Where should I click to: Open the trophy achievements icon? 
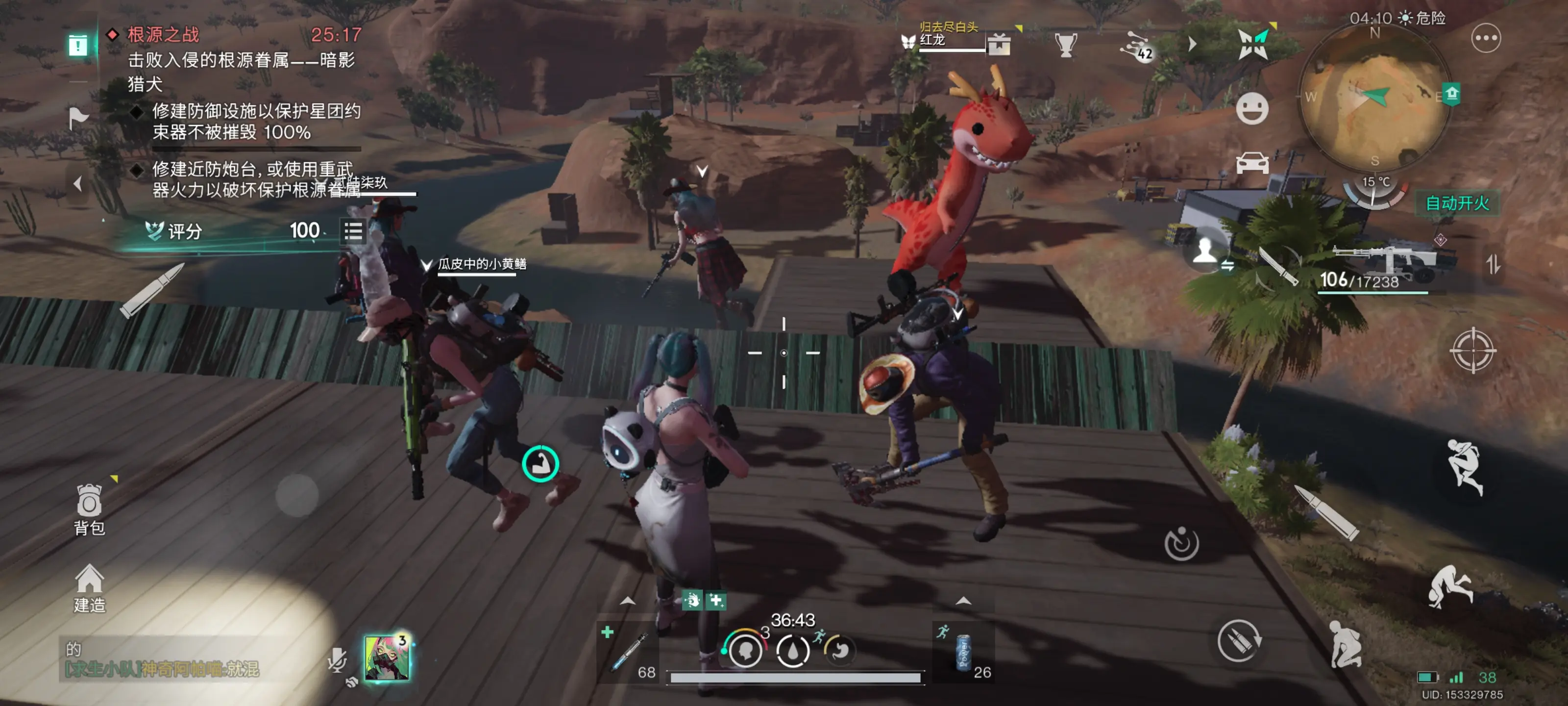tap(1065, 45)
